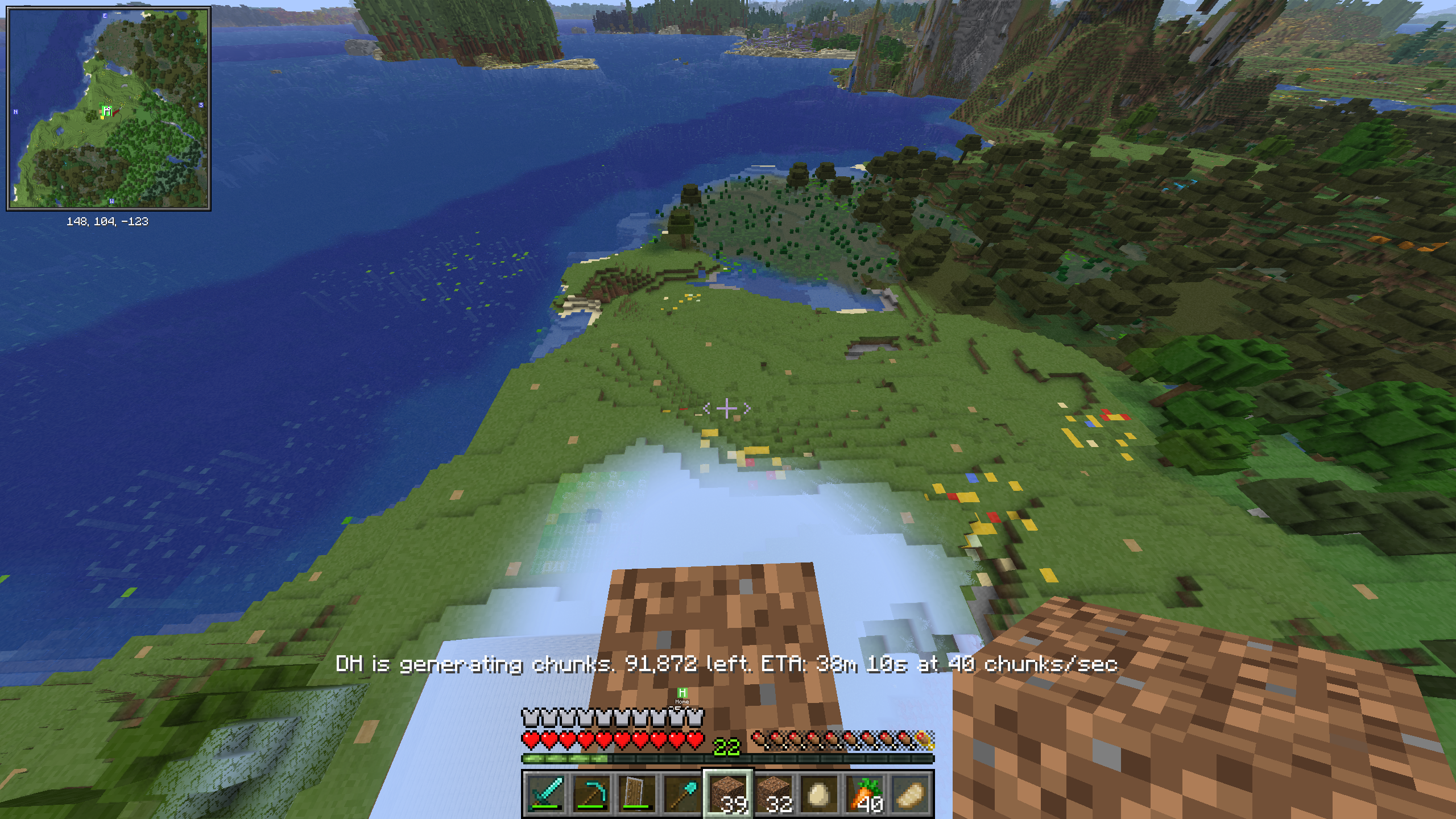This screenshot has width=1456, height=819.
Task: Choose the carrot stack in the hotbar
Action: [x=865, y=793]
